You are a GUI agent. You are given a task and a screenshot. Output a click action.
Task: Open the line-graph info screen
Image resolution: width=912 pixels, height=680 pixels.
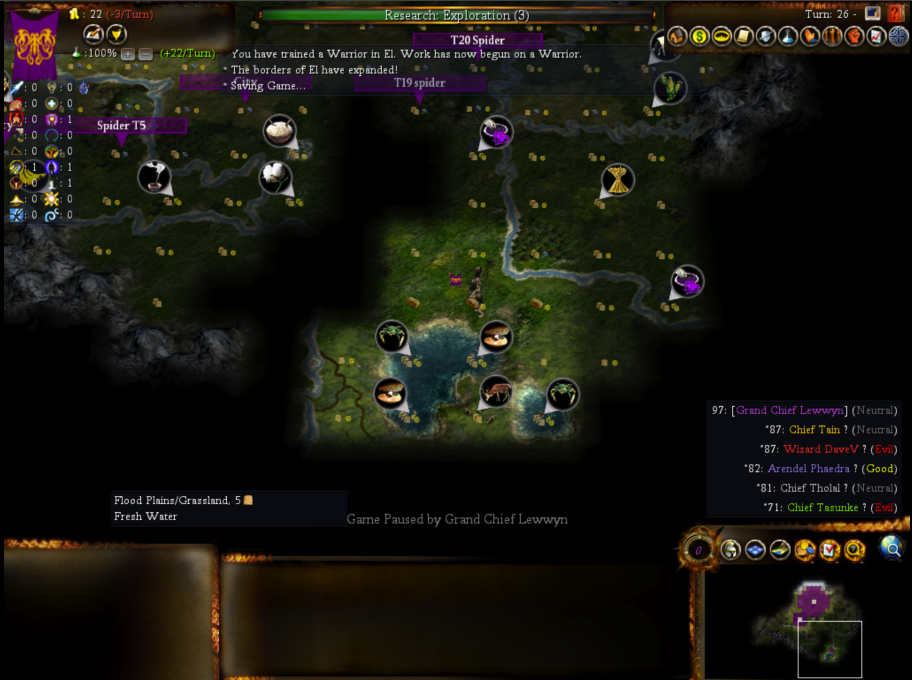click(x=876, y=36)
